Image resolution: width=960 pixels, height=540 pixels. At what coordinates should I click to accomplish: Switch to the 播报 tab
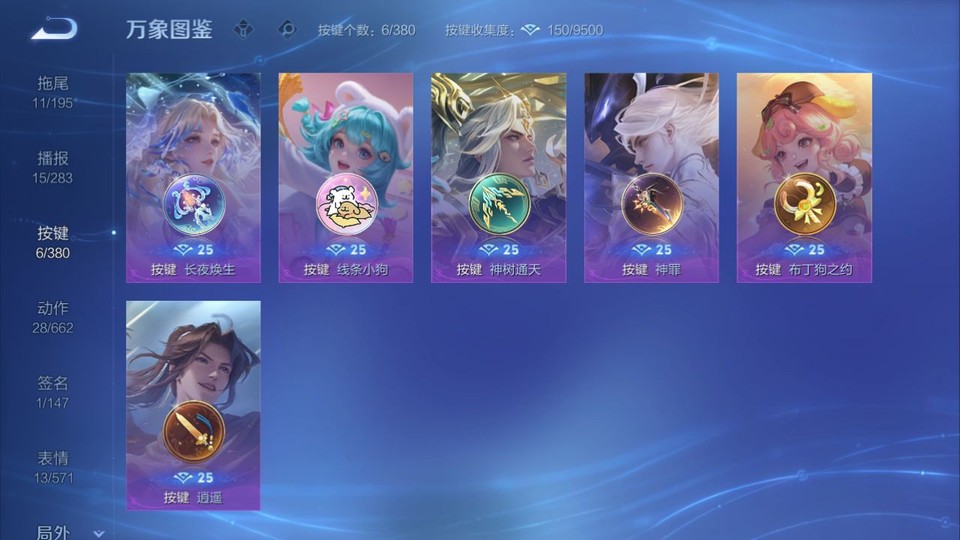pyautogui.click(x=53, y=166)
